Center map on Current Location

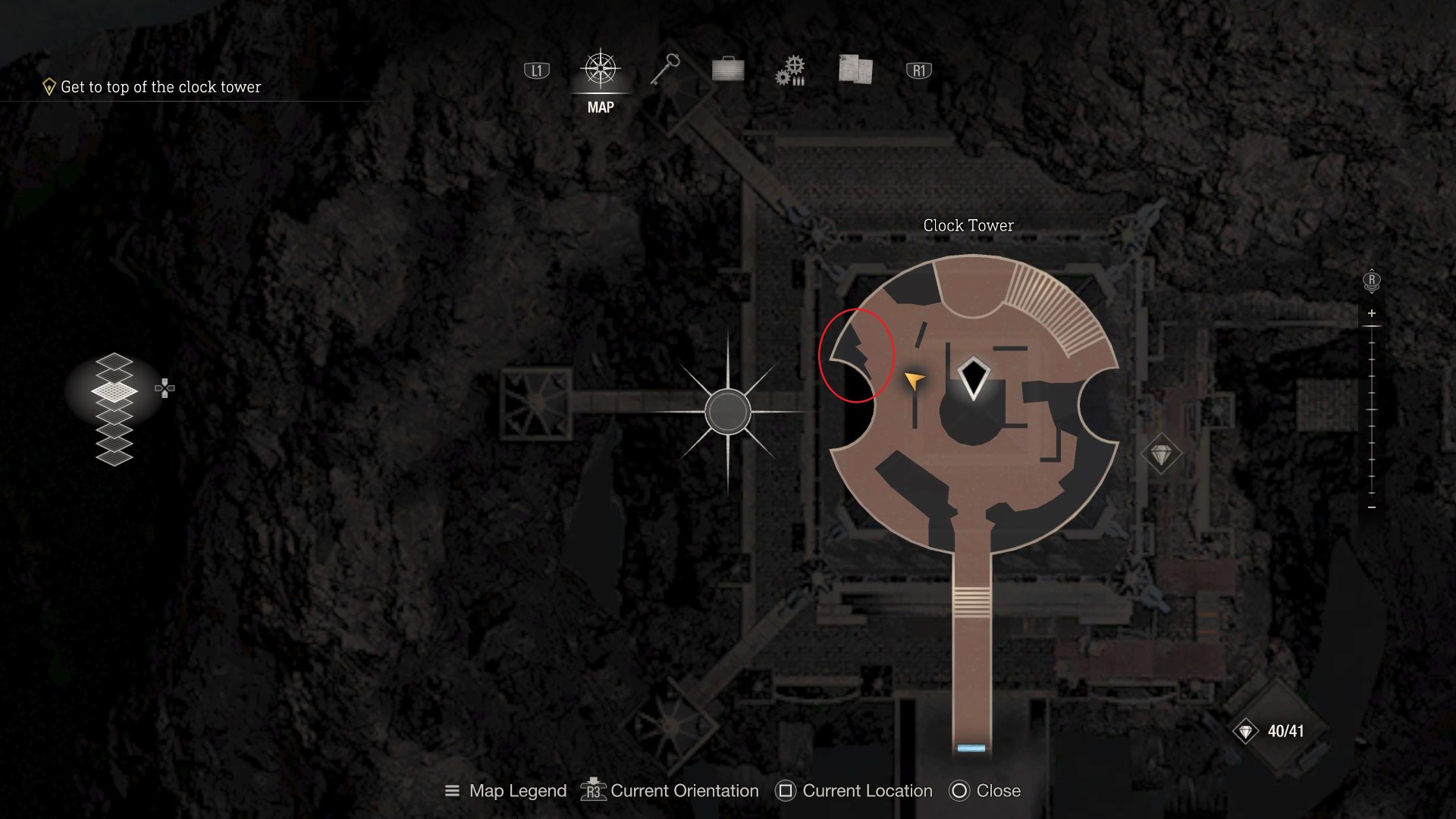point(854,791)
